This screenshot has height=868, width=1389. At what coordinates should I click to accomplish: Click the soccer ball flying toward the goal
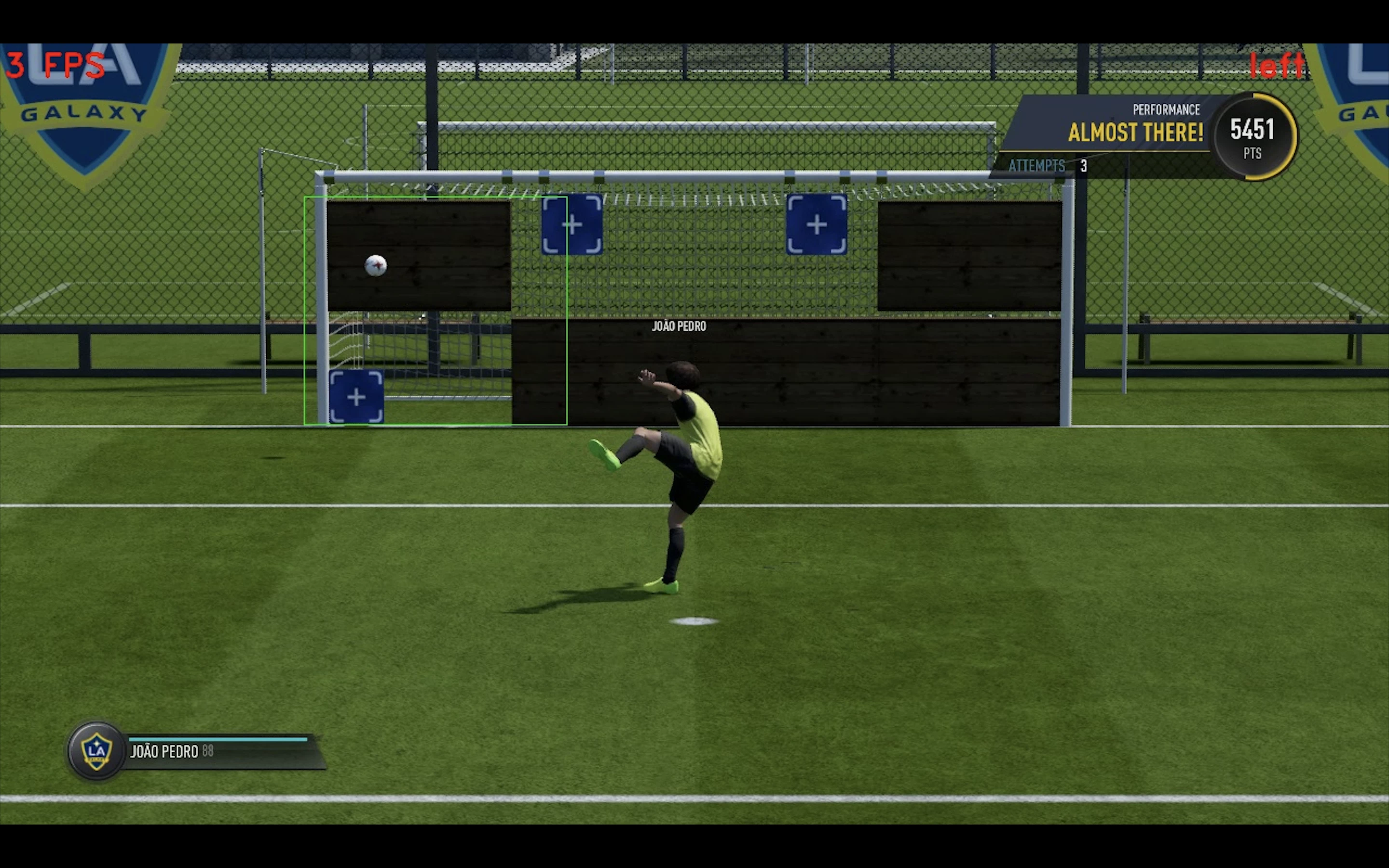(x=376, y=266)
